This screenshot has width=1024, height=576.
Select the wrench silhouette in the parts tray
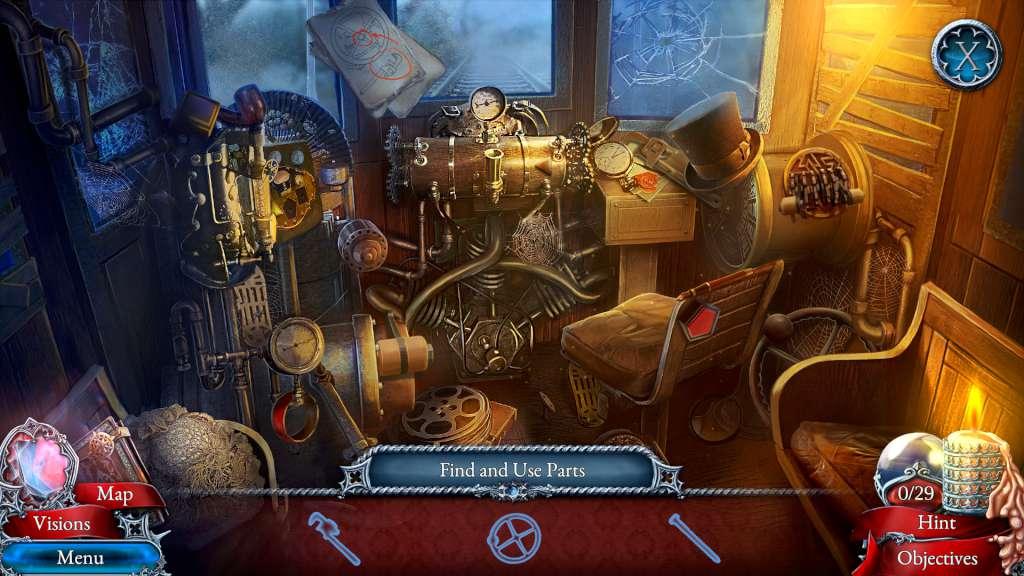[333, 538]
